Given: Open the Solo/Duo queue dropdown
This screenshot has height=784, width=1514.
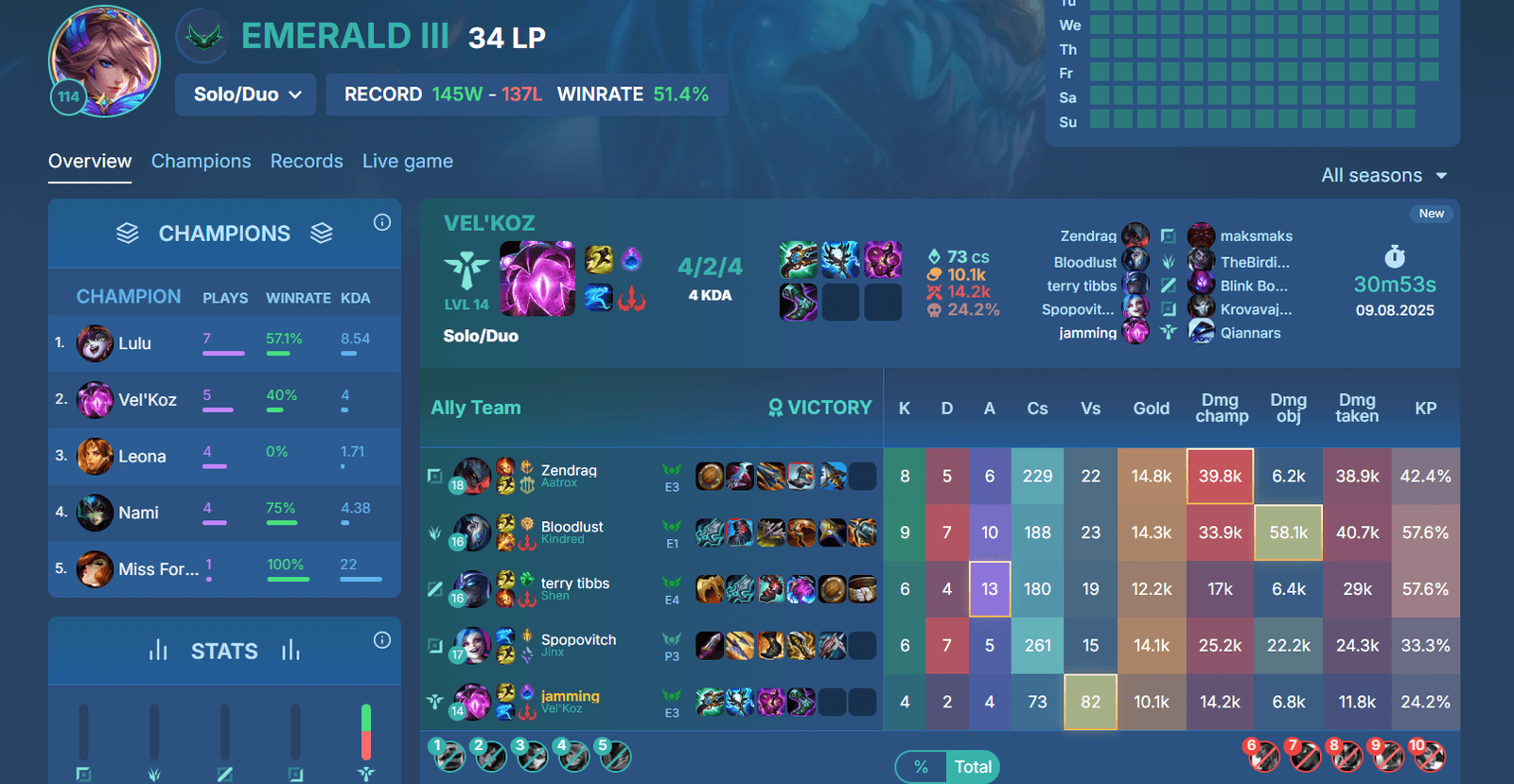Looking at the screenshot, I should pyautogui.click(x=245, y=95).
